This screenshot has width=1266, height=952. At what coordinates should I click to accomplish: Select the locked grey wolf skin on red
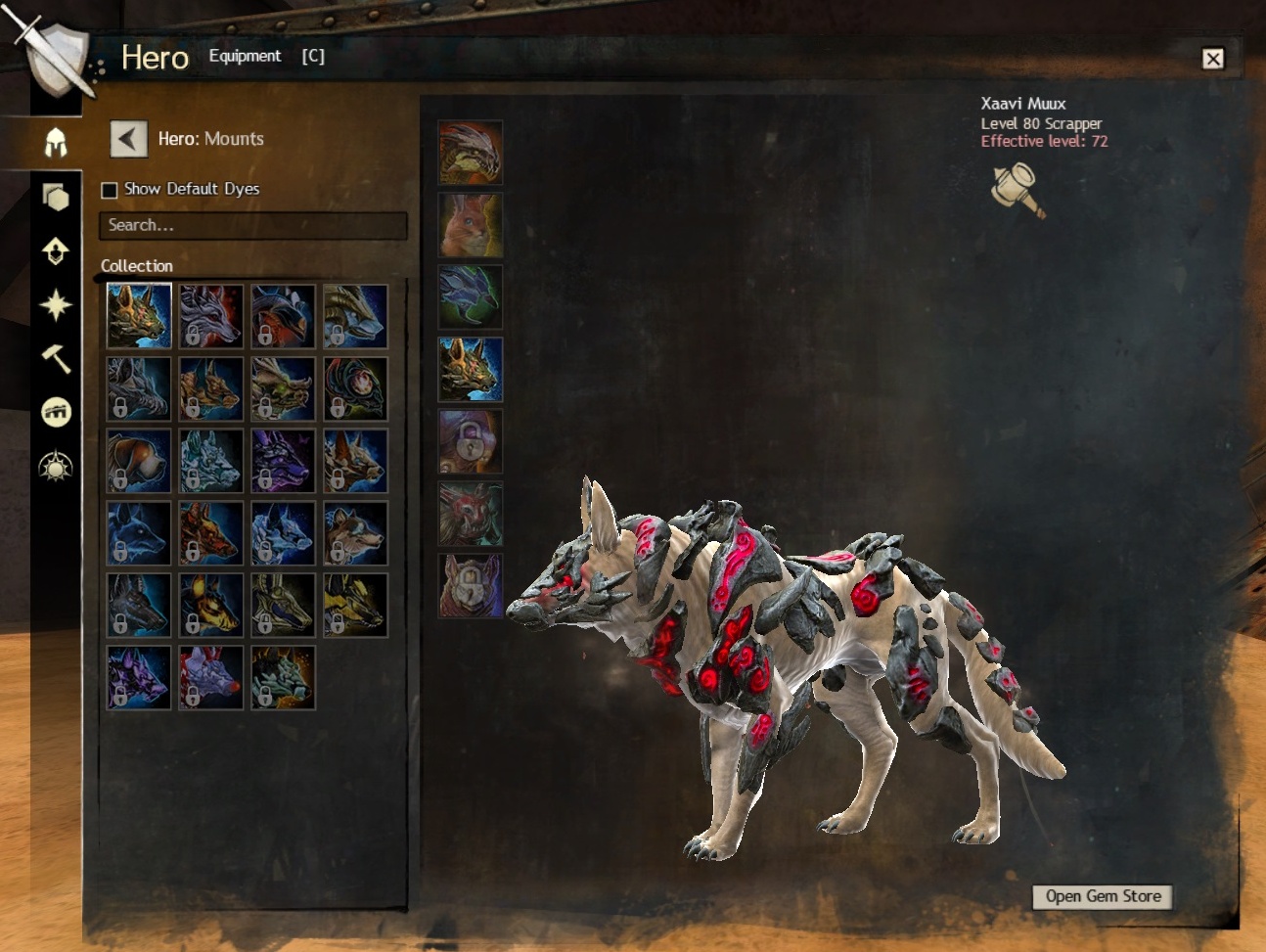point(210,316)
